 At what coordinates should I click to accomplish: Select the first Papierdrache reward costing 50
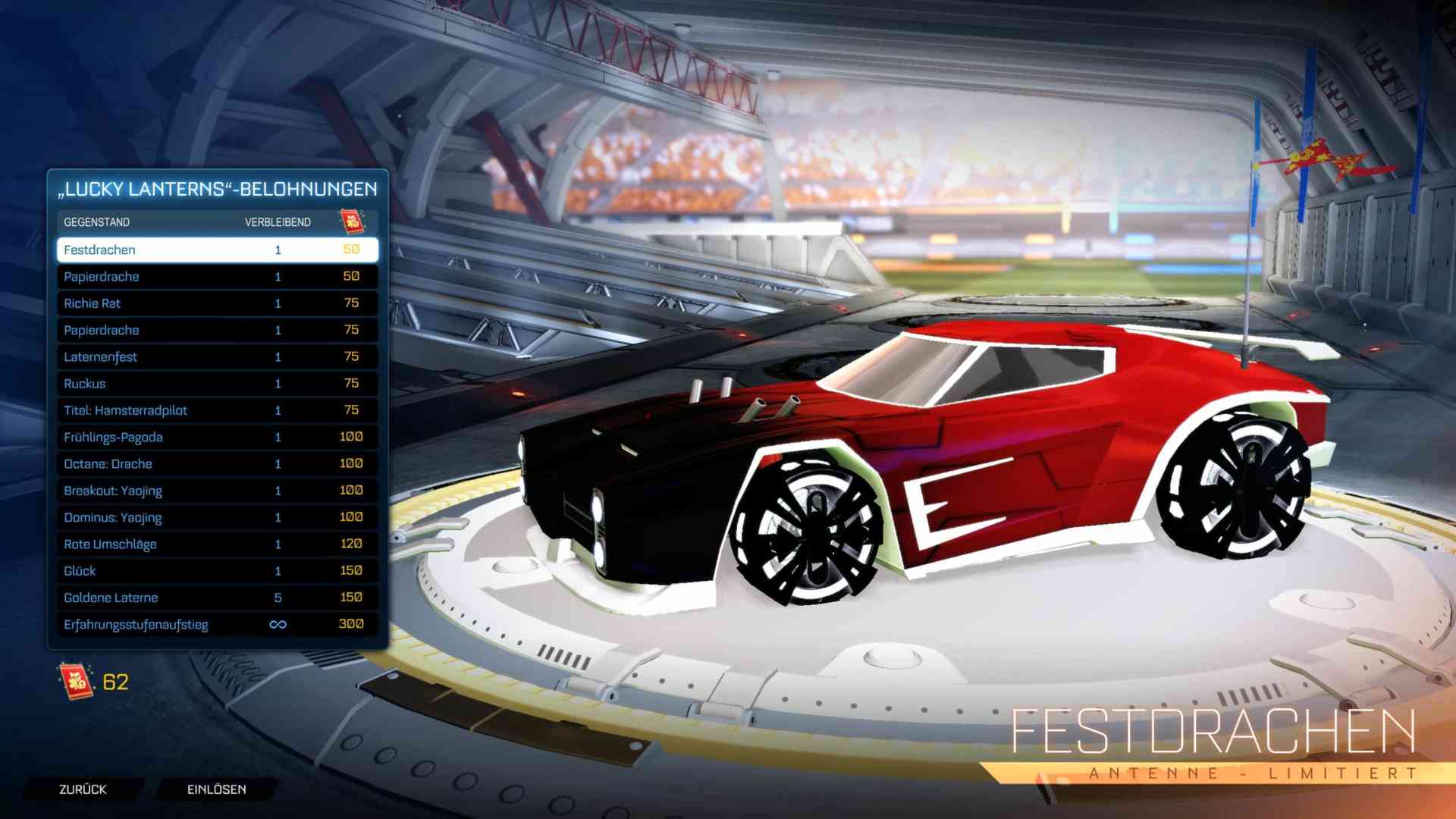click(216, 276)
